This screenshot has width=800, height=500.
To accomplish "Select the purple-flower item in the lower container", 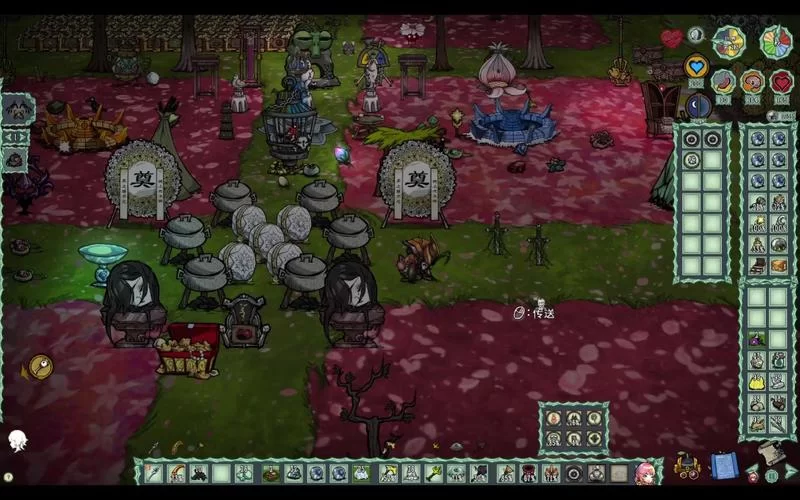I will click(x=757, y=339).
